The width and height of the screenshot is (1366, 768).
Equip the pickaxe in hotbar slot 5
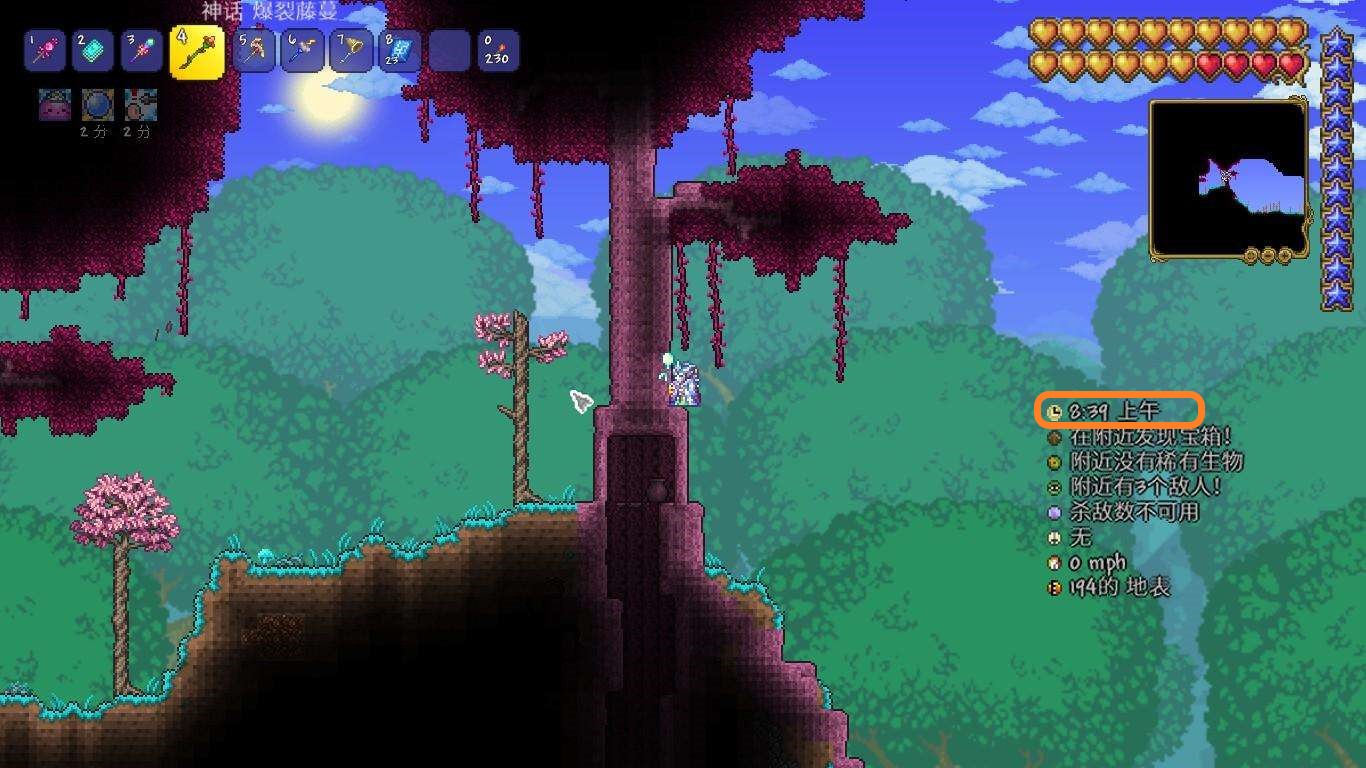tap(254, 51)
